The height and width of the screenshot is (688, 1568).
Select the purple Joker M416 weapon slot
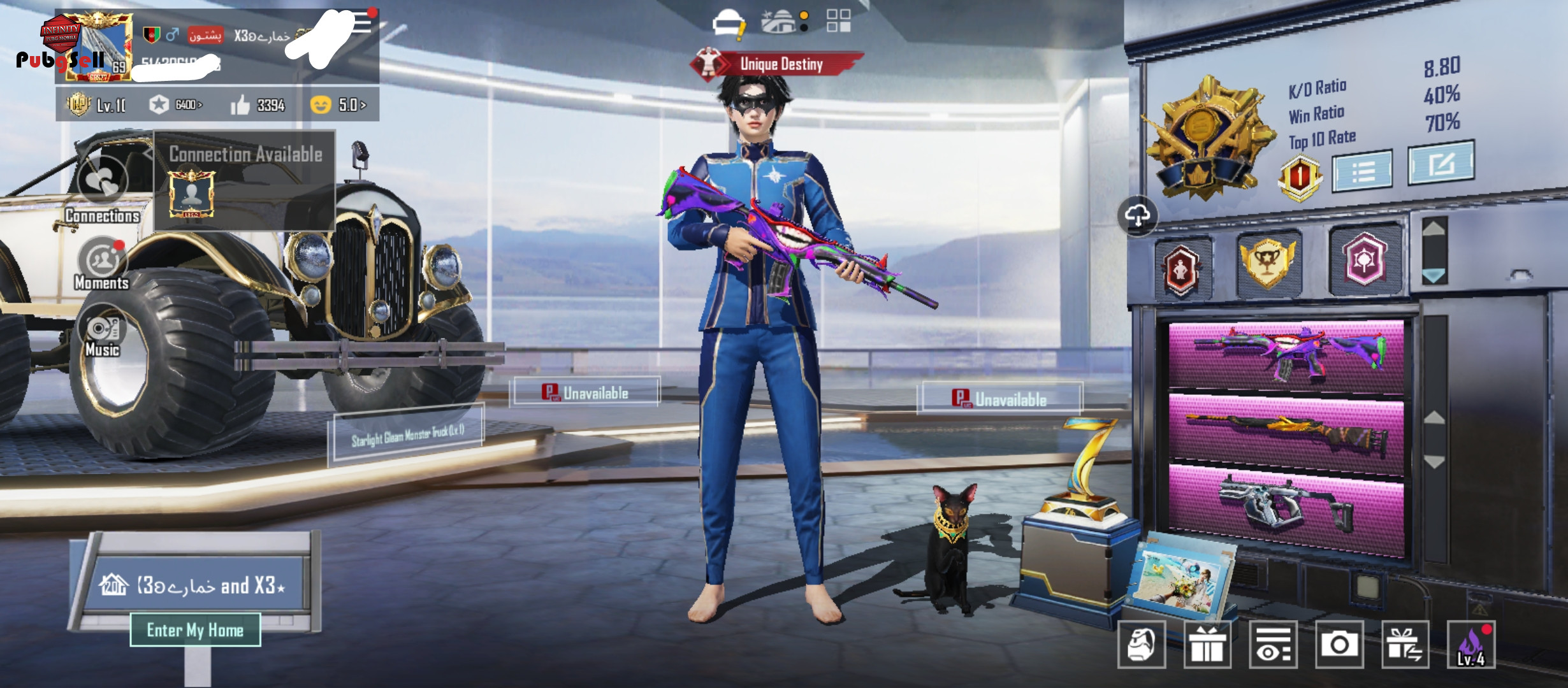tap(1286, 354)
